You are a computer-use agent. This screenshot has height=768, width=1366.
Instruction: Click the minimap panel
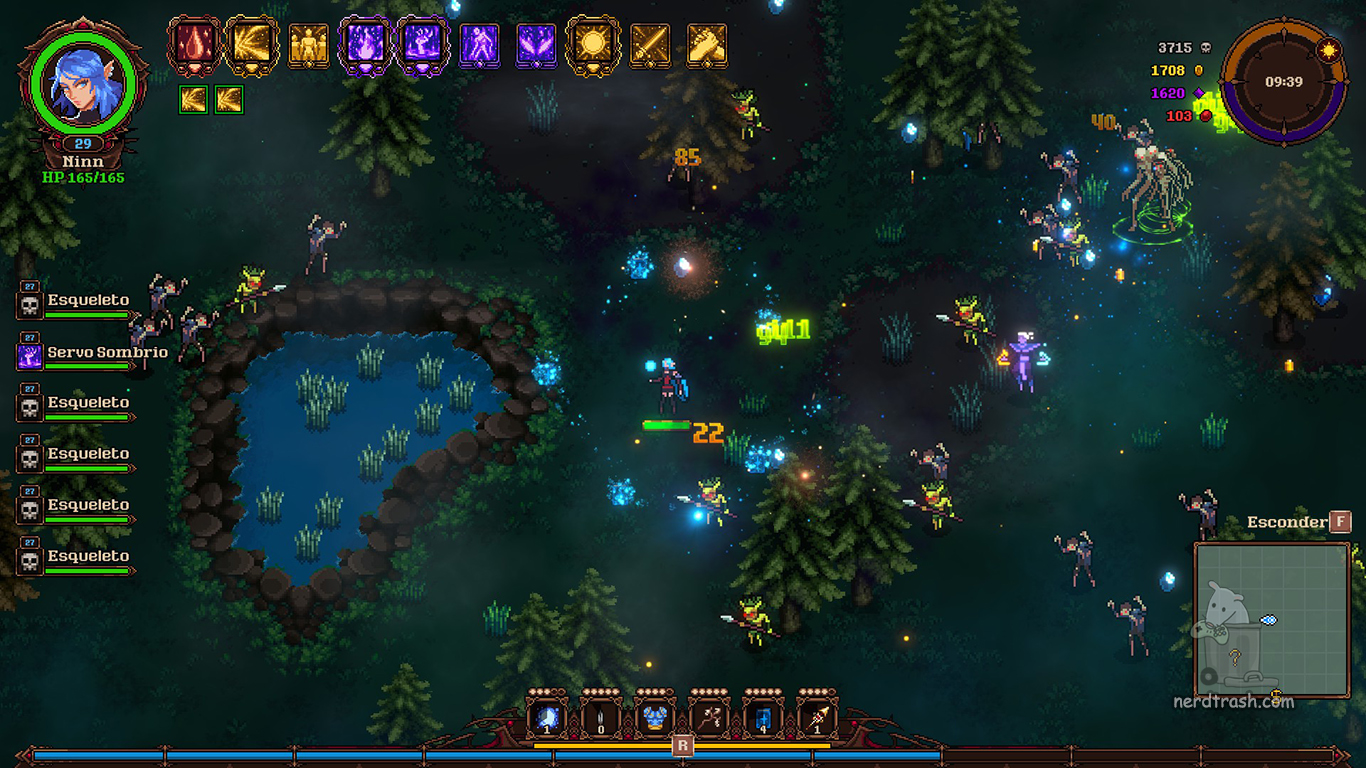tap(1272, 620)
